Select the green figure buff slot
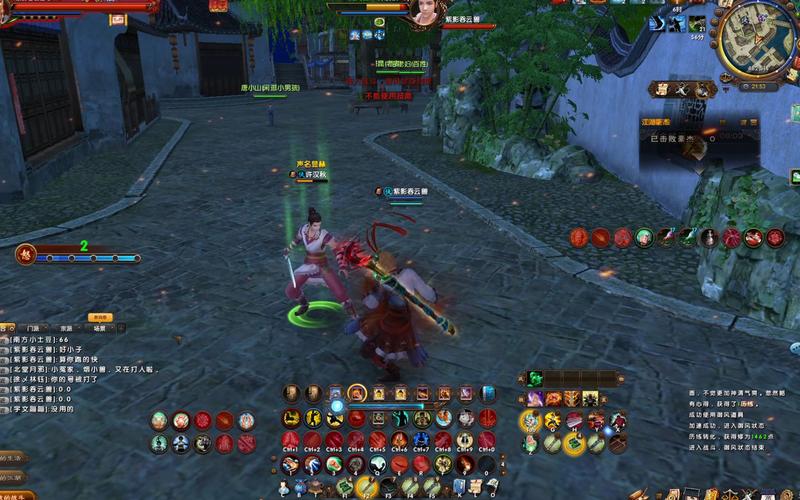 click(x=645, y=237)
